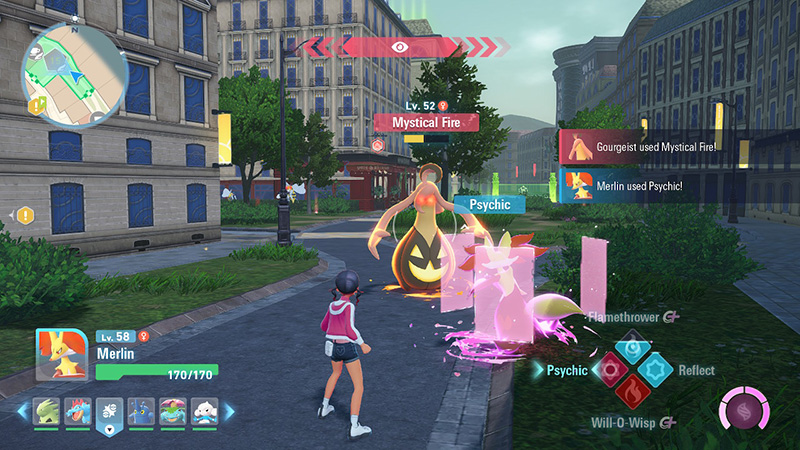Activate the Psychic move diamond
Screen dimensions: 800x450
click(x=609, y=370)
